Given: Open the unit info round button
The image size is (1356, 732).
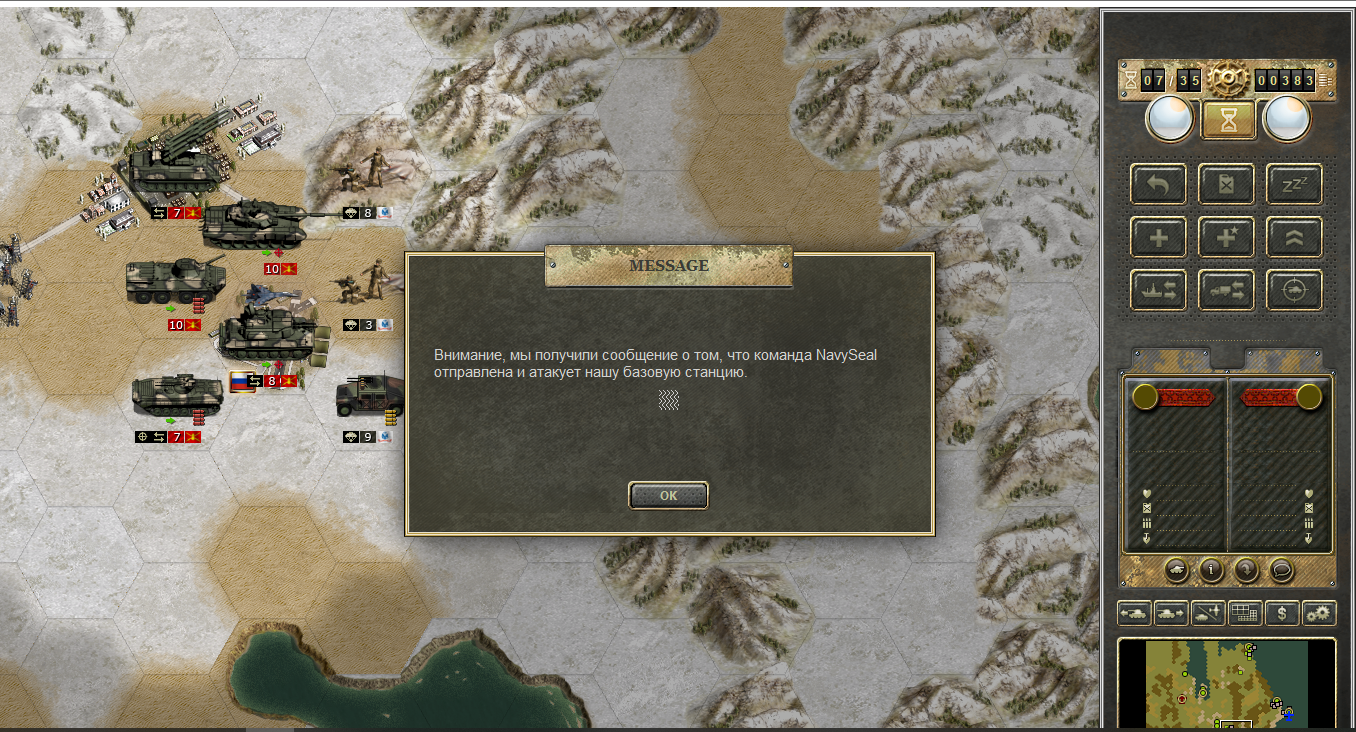Looking at the screenshot, I should tap(1211, 570).
